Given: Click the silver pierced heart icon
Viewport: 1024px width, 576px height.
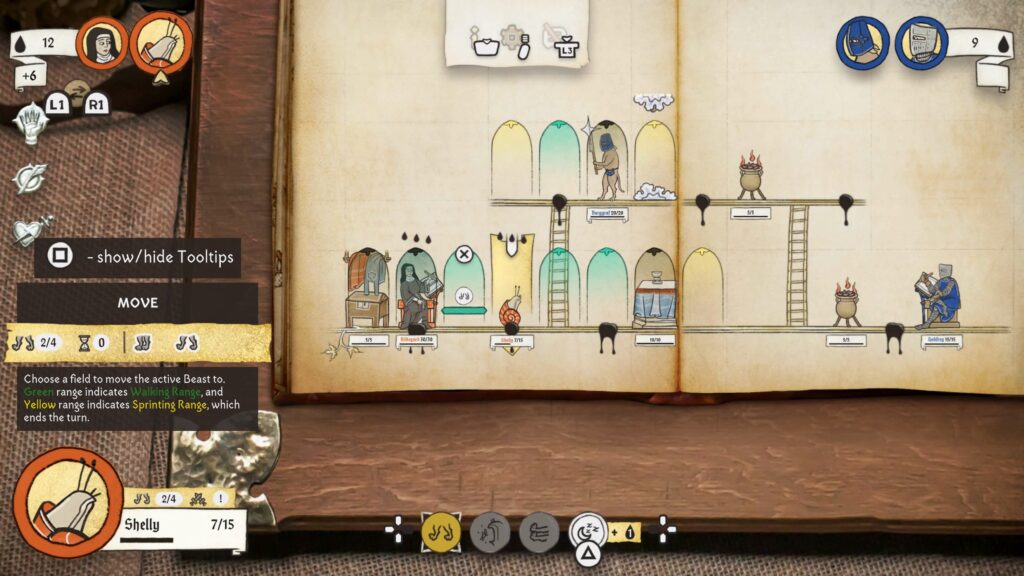Looking at the screenshot, I should click(30, 232).
